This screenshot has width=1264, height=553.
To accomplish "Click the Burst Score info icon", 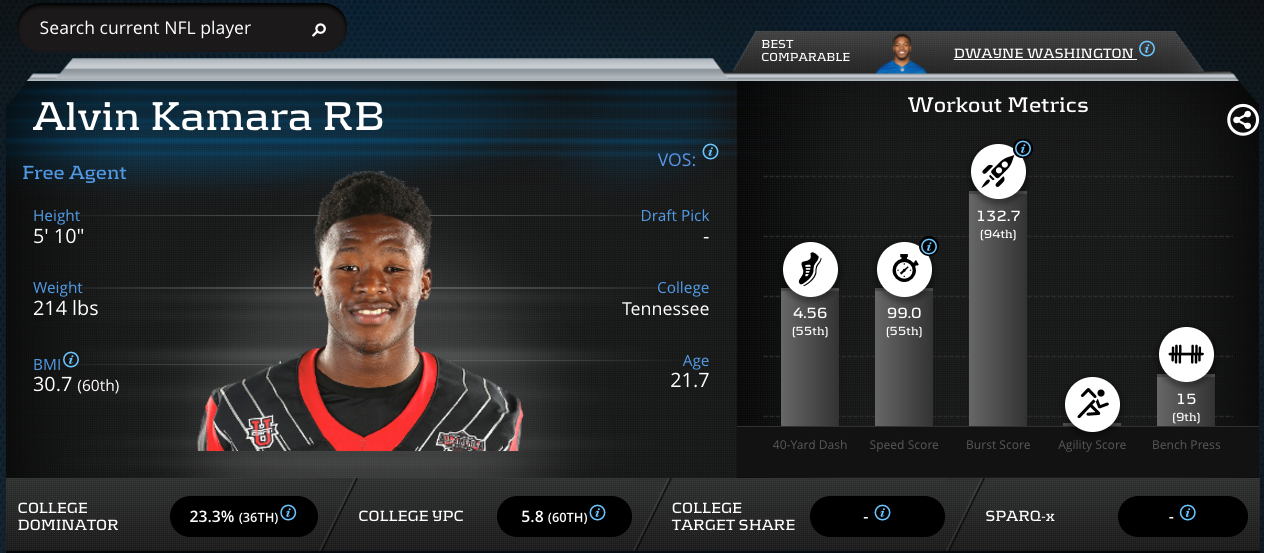I will tap(1022, 149).
